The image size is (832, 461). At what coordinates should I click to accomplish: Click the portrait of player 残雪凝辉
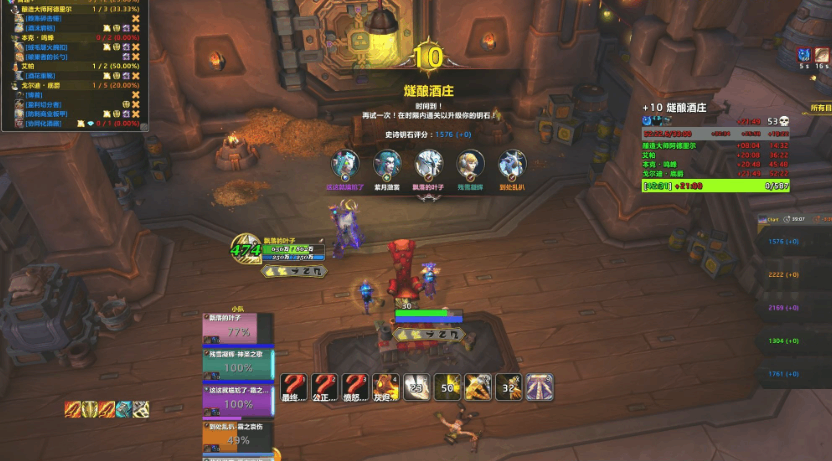click(x=470, y=164)
